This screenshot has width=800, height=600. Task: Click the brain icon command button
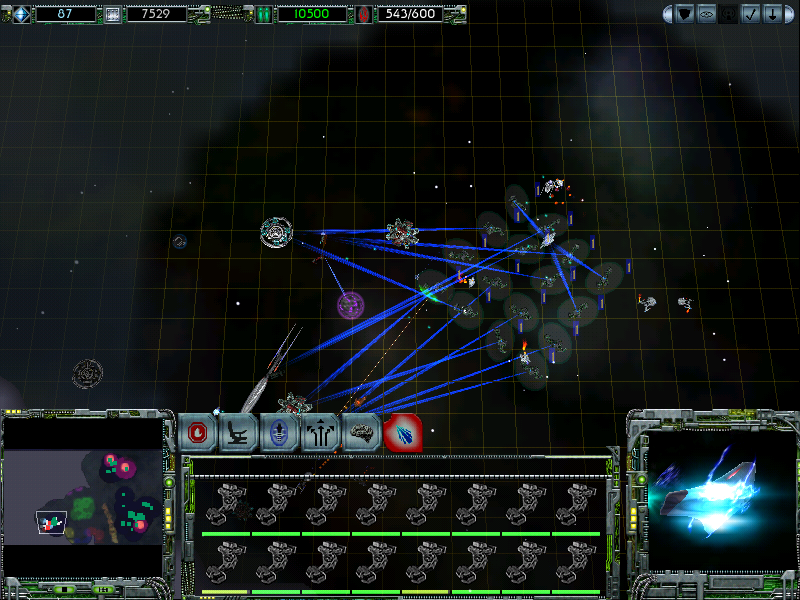(x=361, y=432)
